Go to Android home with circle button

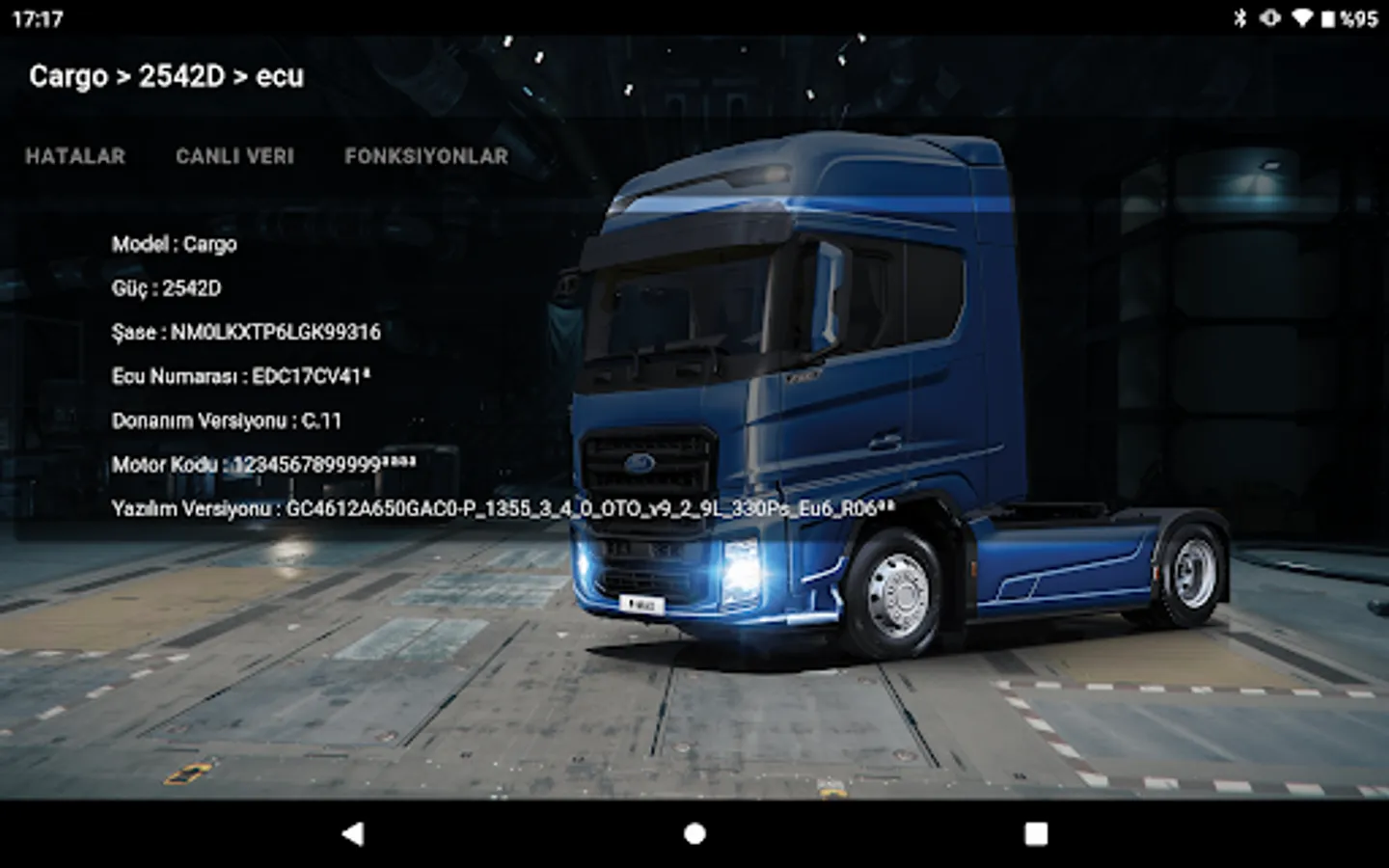point(694,834)
